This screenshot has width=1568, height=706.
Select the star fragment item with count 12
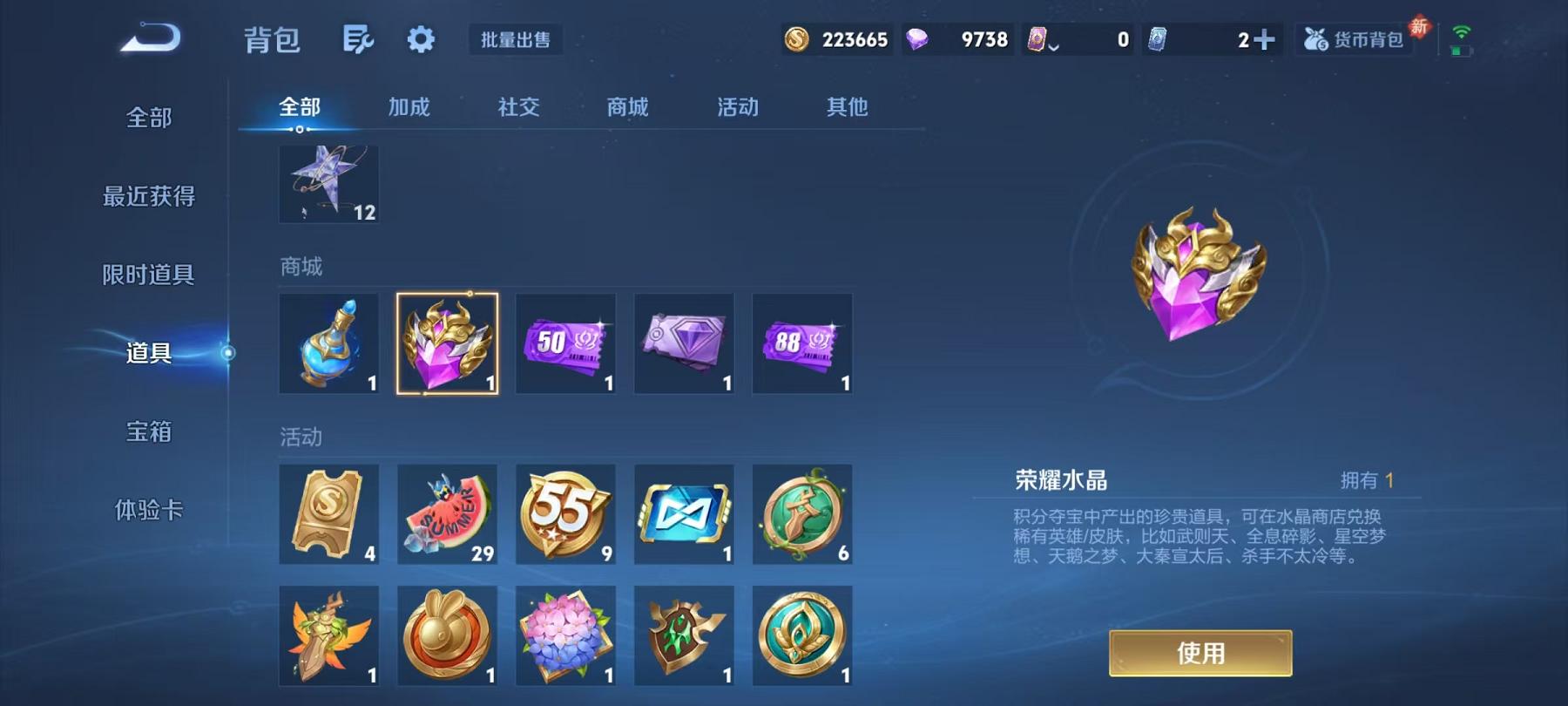(328, 183)
